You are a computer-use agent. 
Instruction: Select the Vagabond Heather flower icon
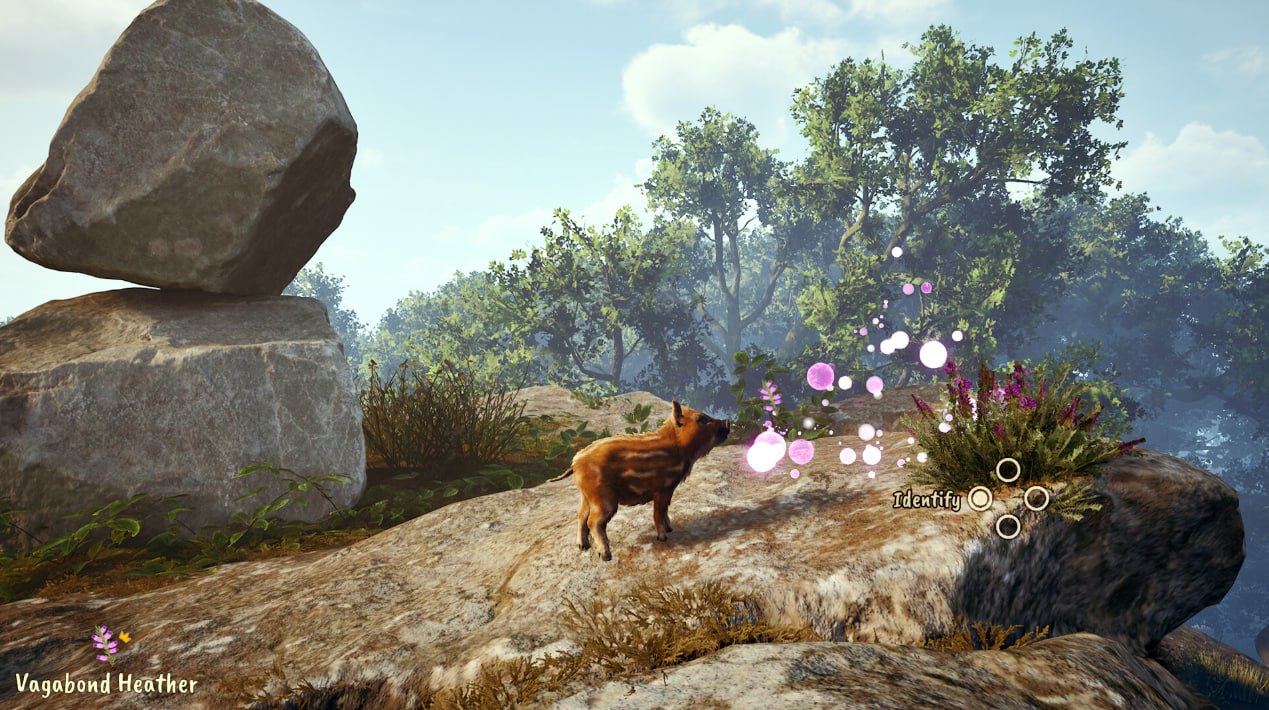[102, 643]
